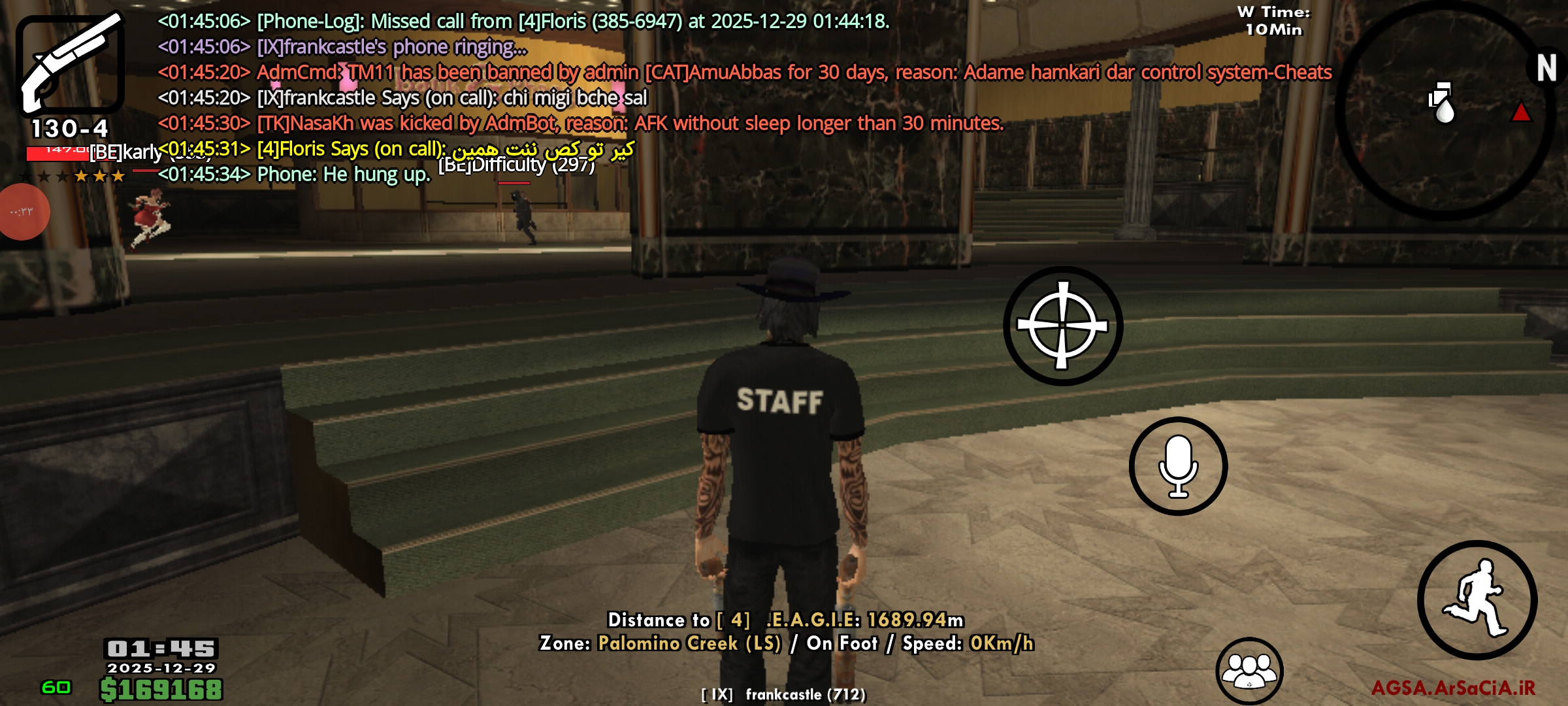1568x706 pixels.
Task: Tap the wanted-level stars row
Action: (x=72, y=175)
